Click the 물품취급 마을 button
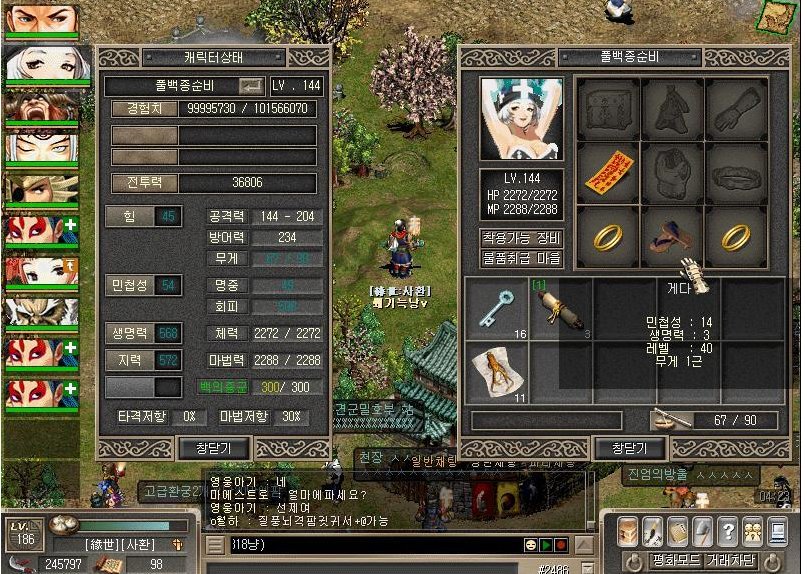The width and height of the screenshot is (807, 574). coord(521,259)
